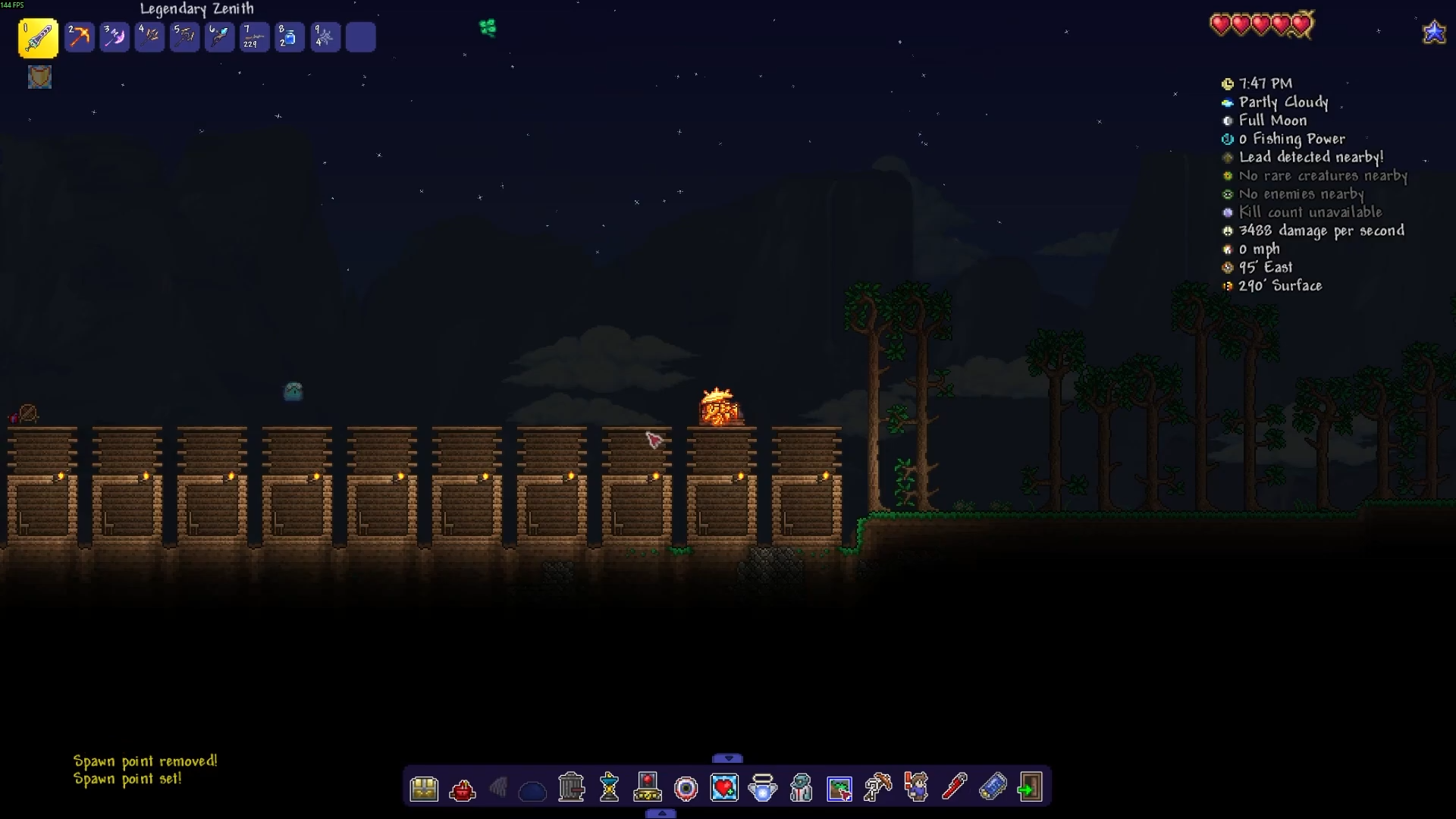Click the red wrench toolbar icon
Screen dimensions: 1456x819
click(x=954, y=787)
